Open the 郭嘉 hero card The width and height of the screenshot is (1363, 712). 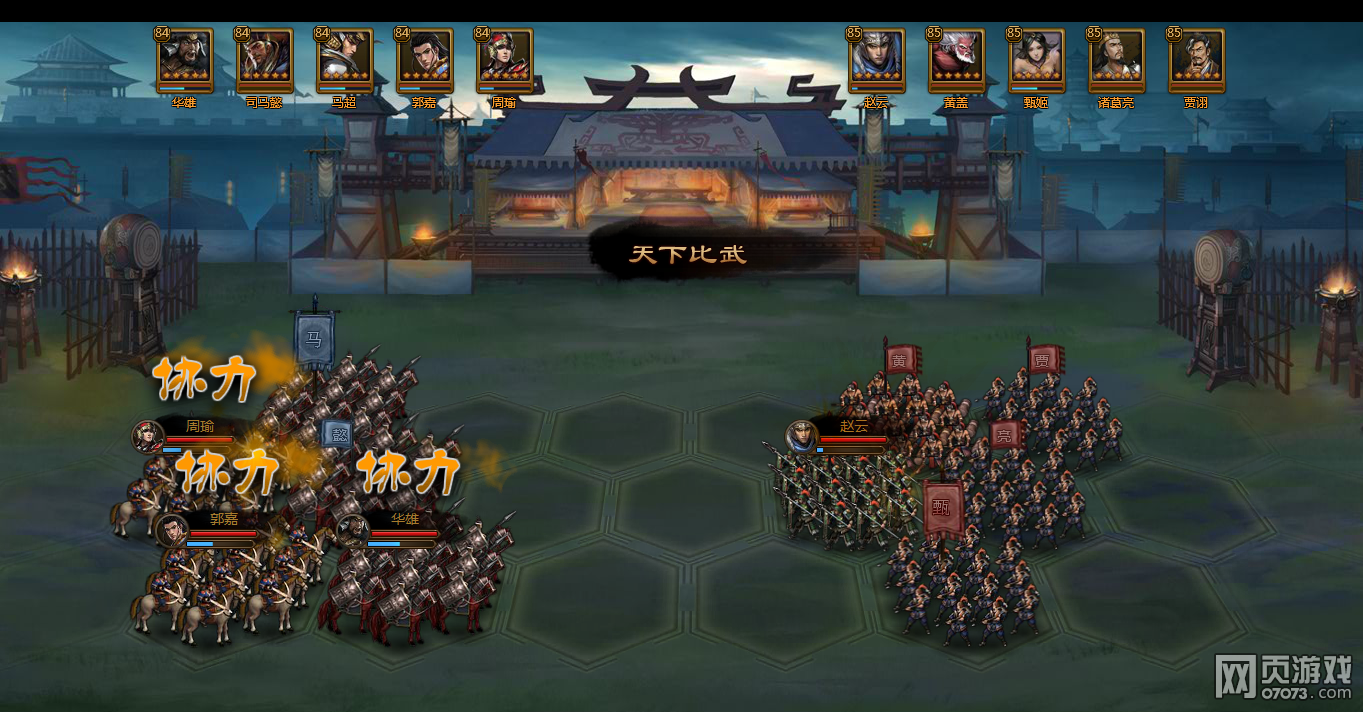[425, 59]
